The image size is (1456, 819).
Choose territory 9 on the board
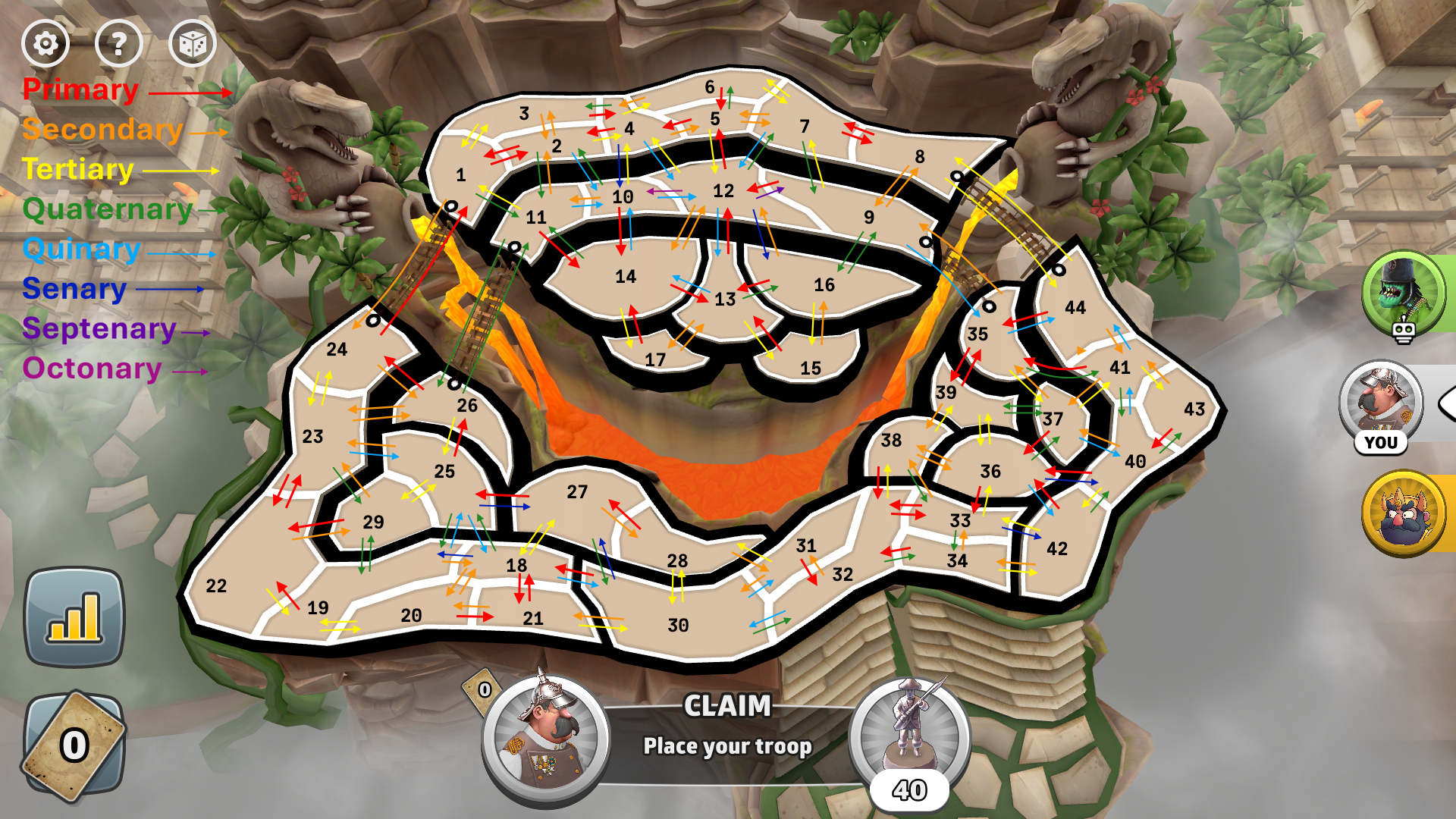(x=869, y=218)
